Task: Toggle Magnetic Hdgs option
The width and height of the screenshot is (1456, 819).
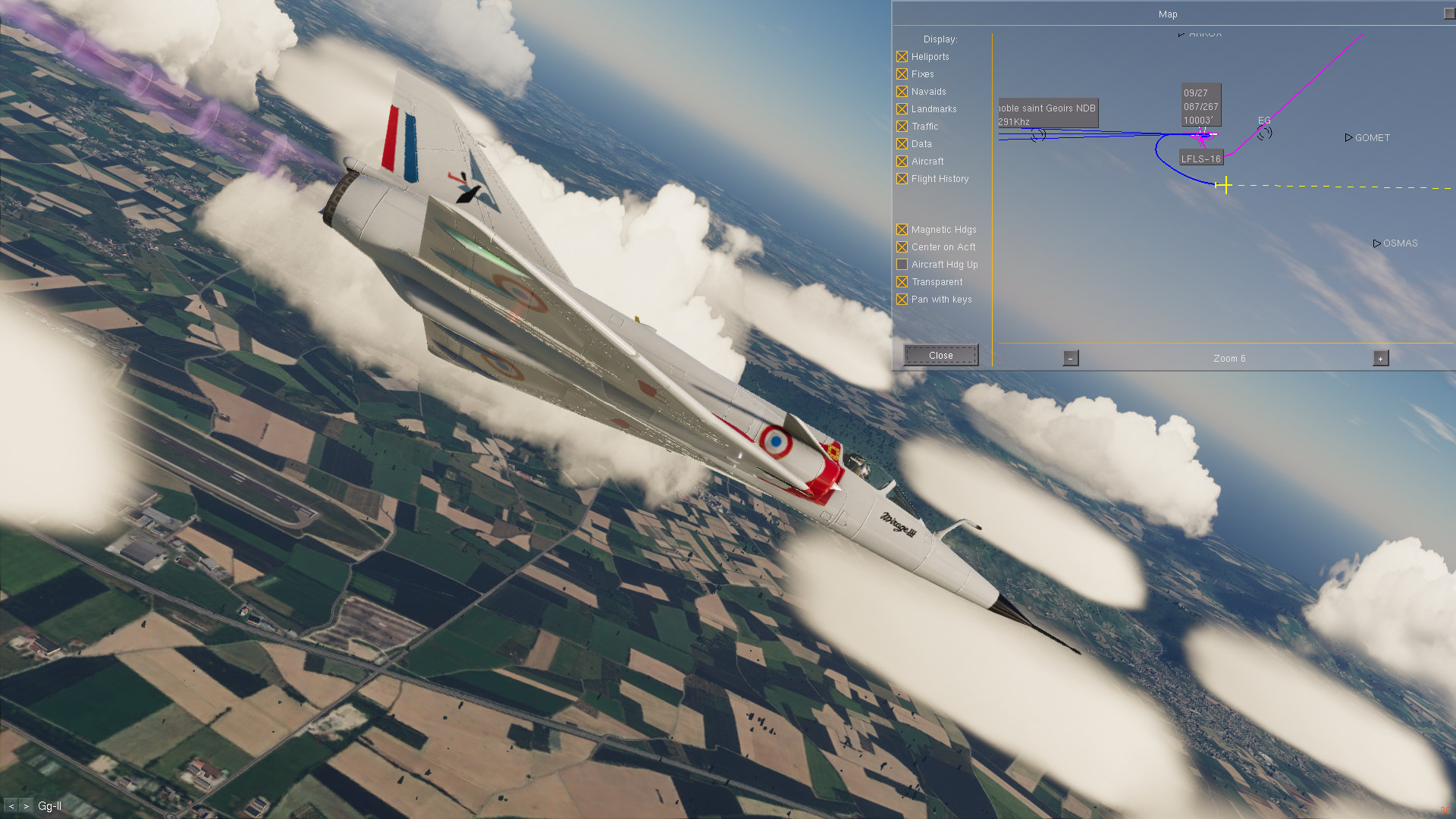Action: click(902, 230)
